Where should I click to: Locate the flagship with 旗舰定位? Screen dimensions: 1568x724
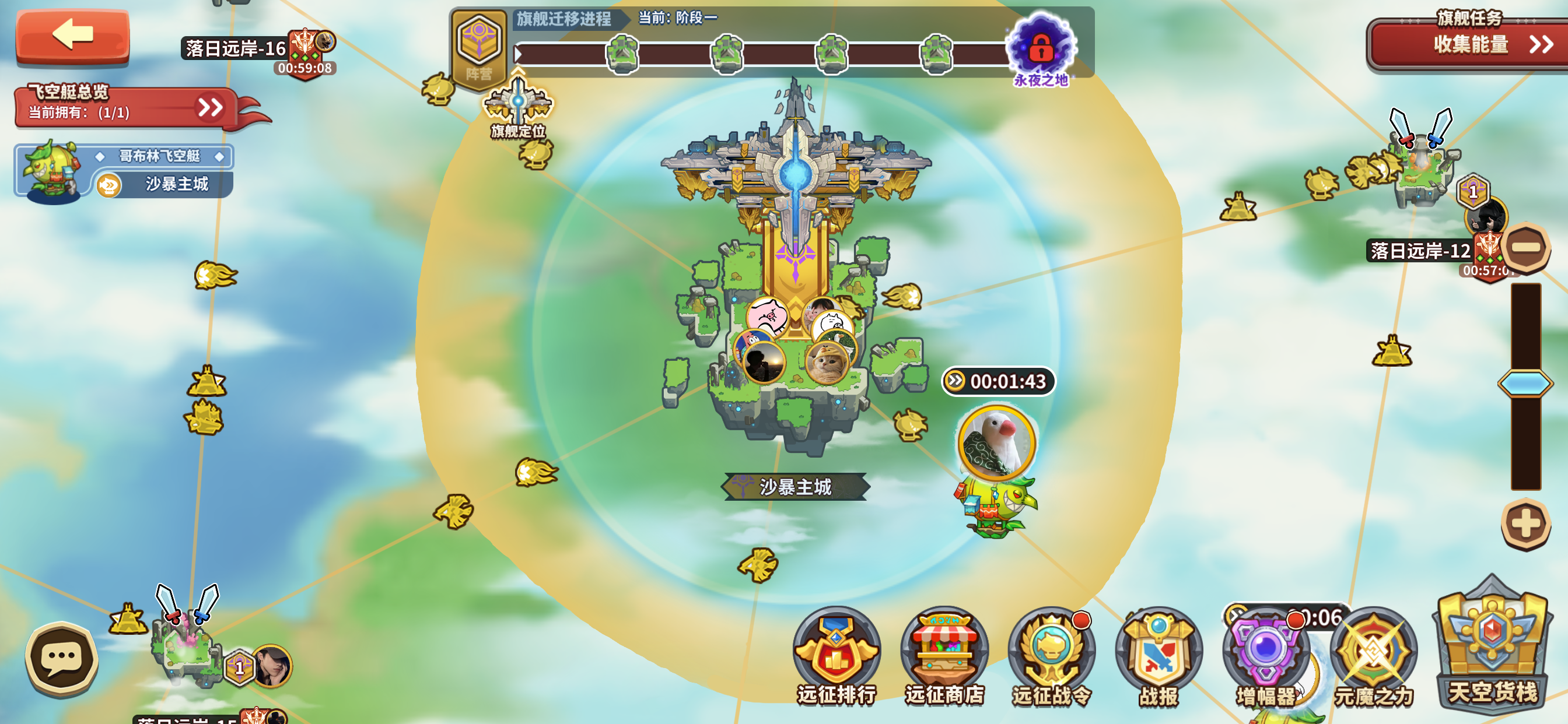[x=518, y=107]
